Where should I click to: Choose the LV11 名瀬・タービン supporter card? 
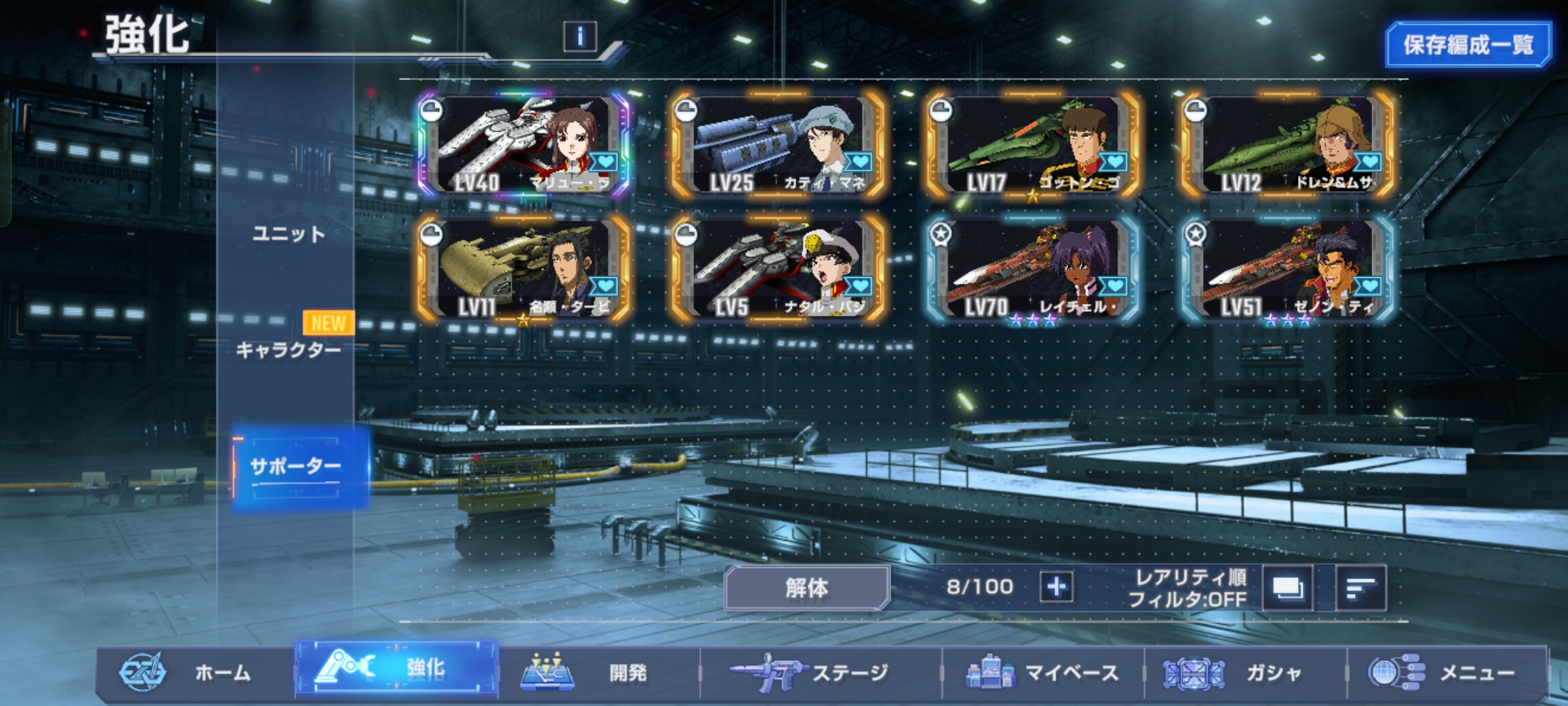(524, 269)
